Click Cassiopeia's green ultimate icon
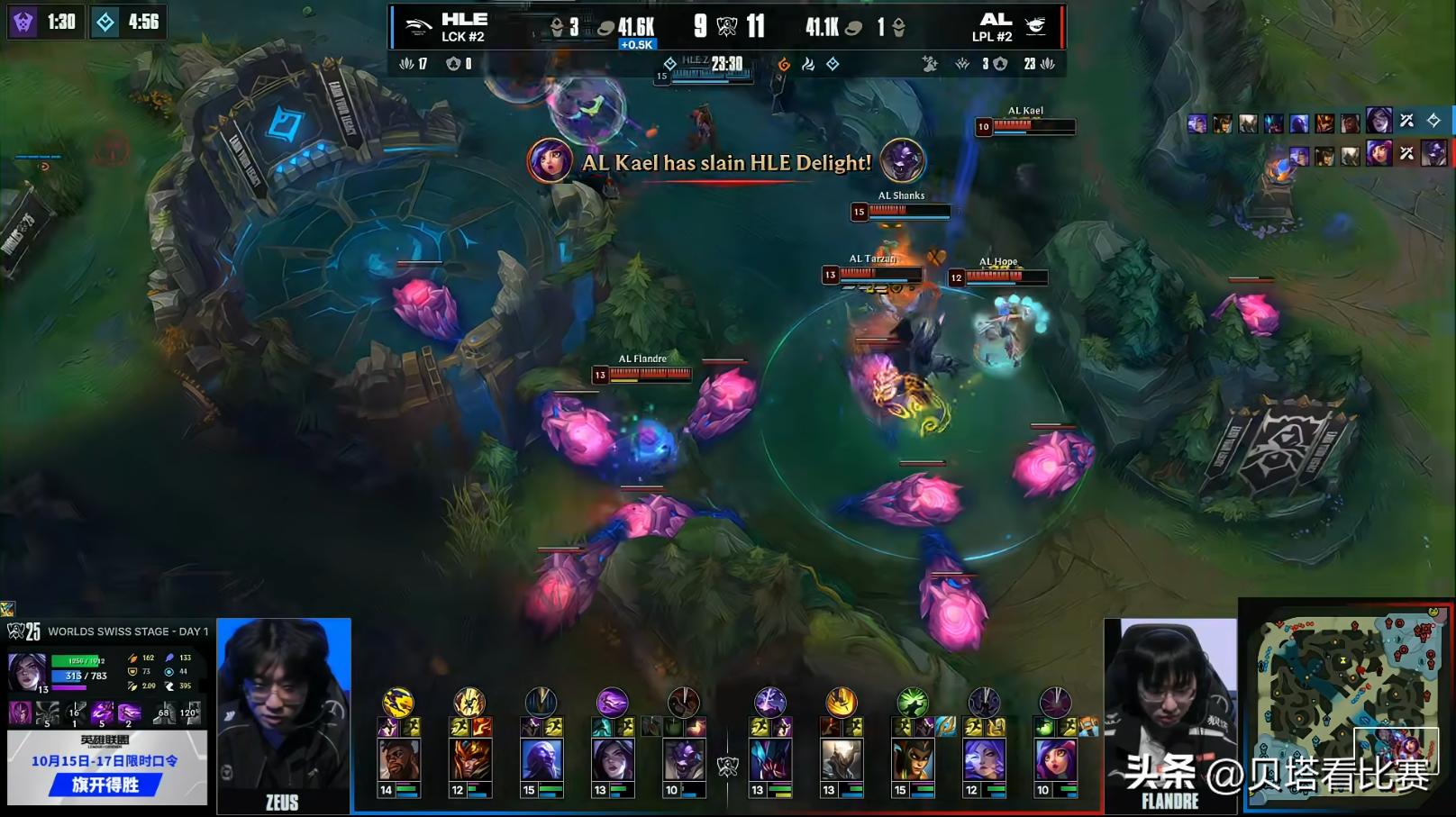Viewport: 1456px width, 817px height. point(913,702)
